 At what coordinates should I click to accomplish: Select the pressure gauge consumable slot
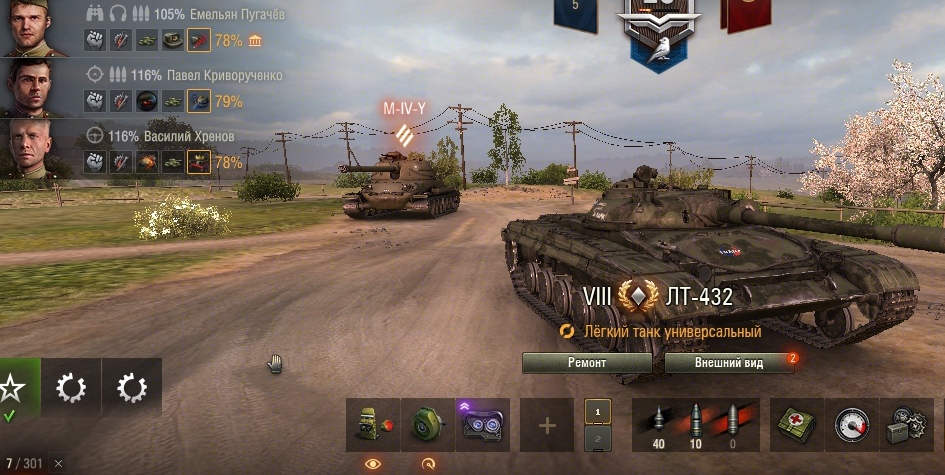coord(852,425)
